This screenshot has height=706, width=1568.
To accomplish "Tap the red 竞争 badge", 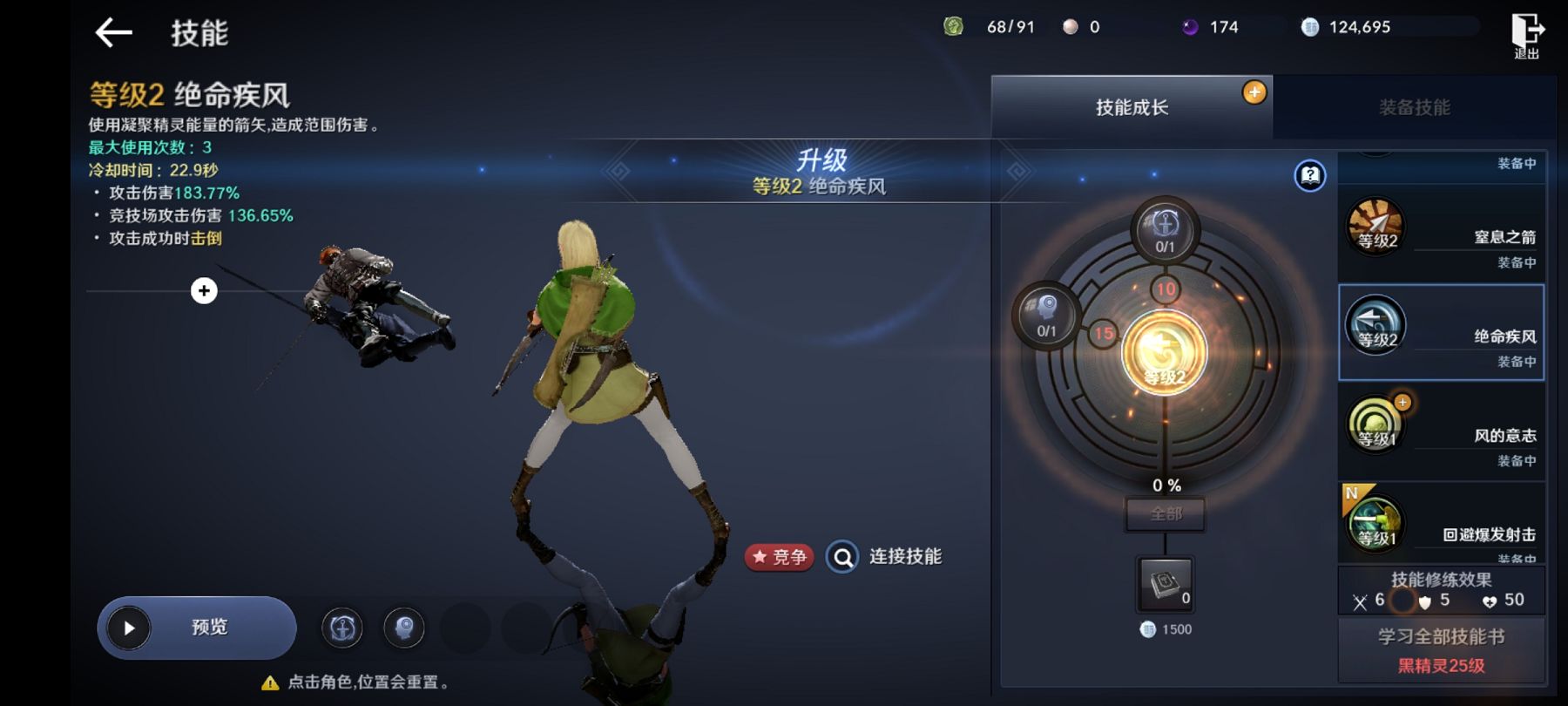I will tap(780, 557).
